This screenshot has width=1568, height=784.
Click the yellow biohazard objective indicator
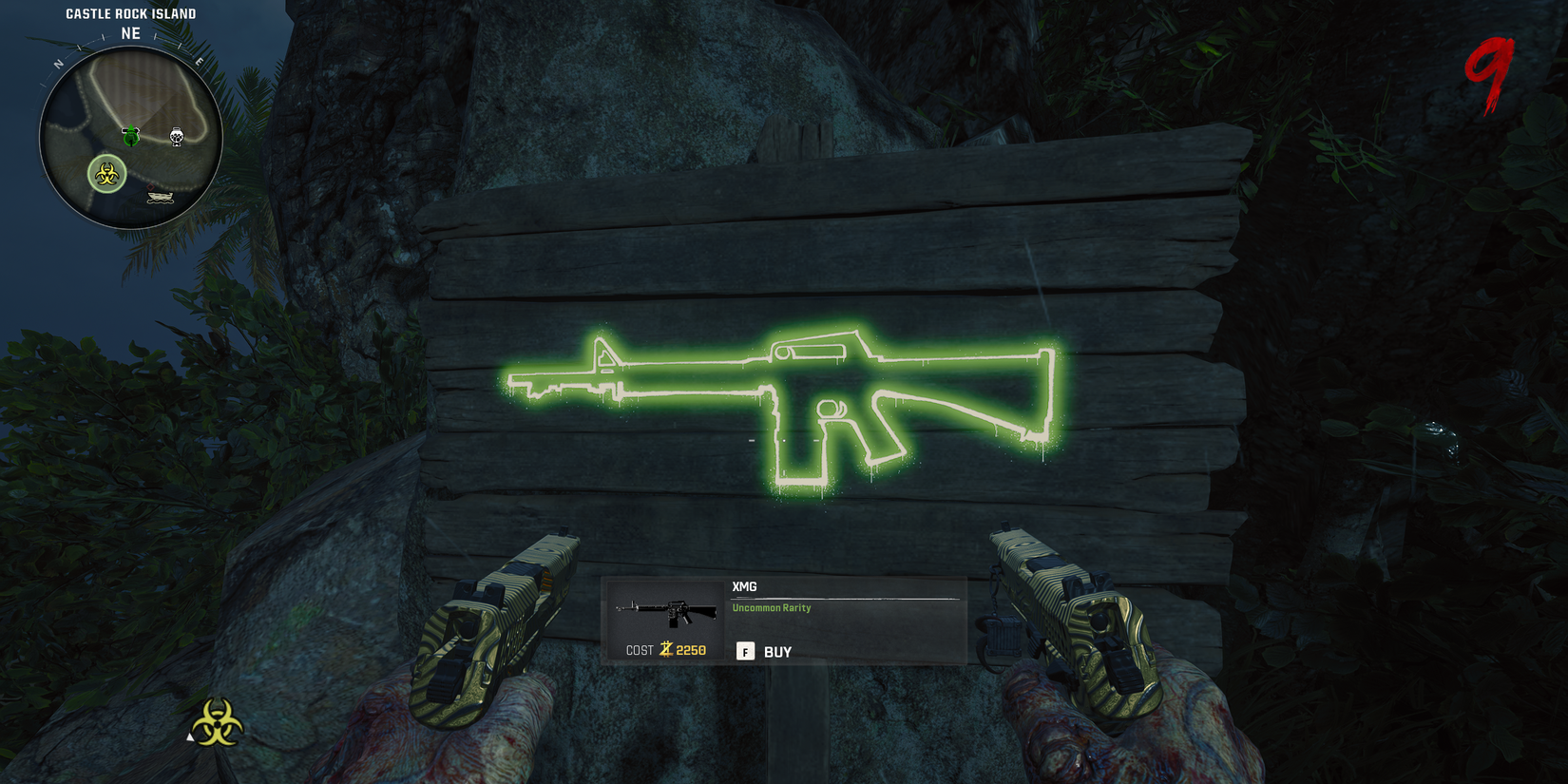tap(218, 723)
